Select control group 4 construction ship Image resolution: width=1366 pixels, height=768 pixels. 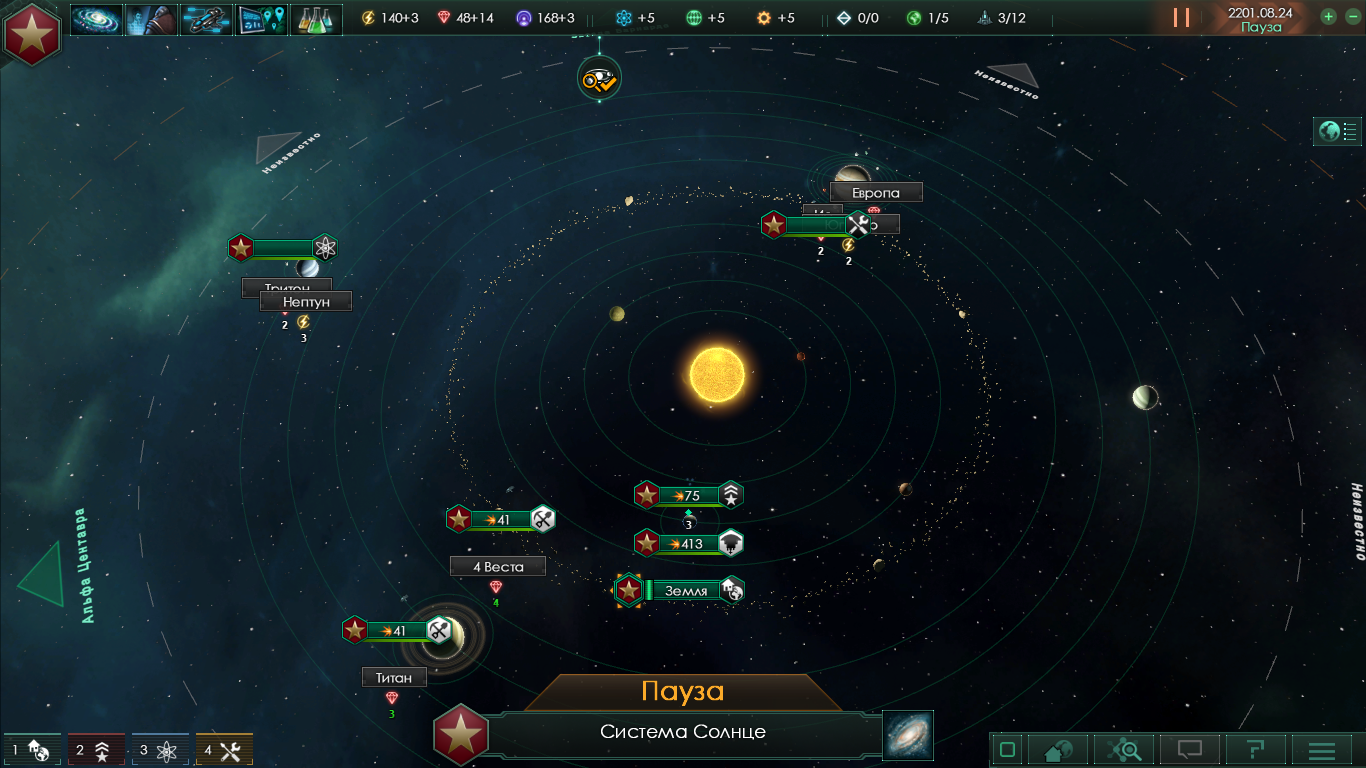(224, 750)
